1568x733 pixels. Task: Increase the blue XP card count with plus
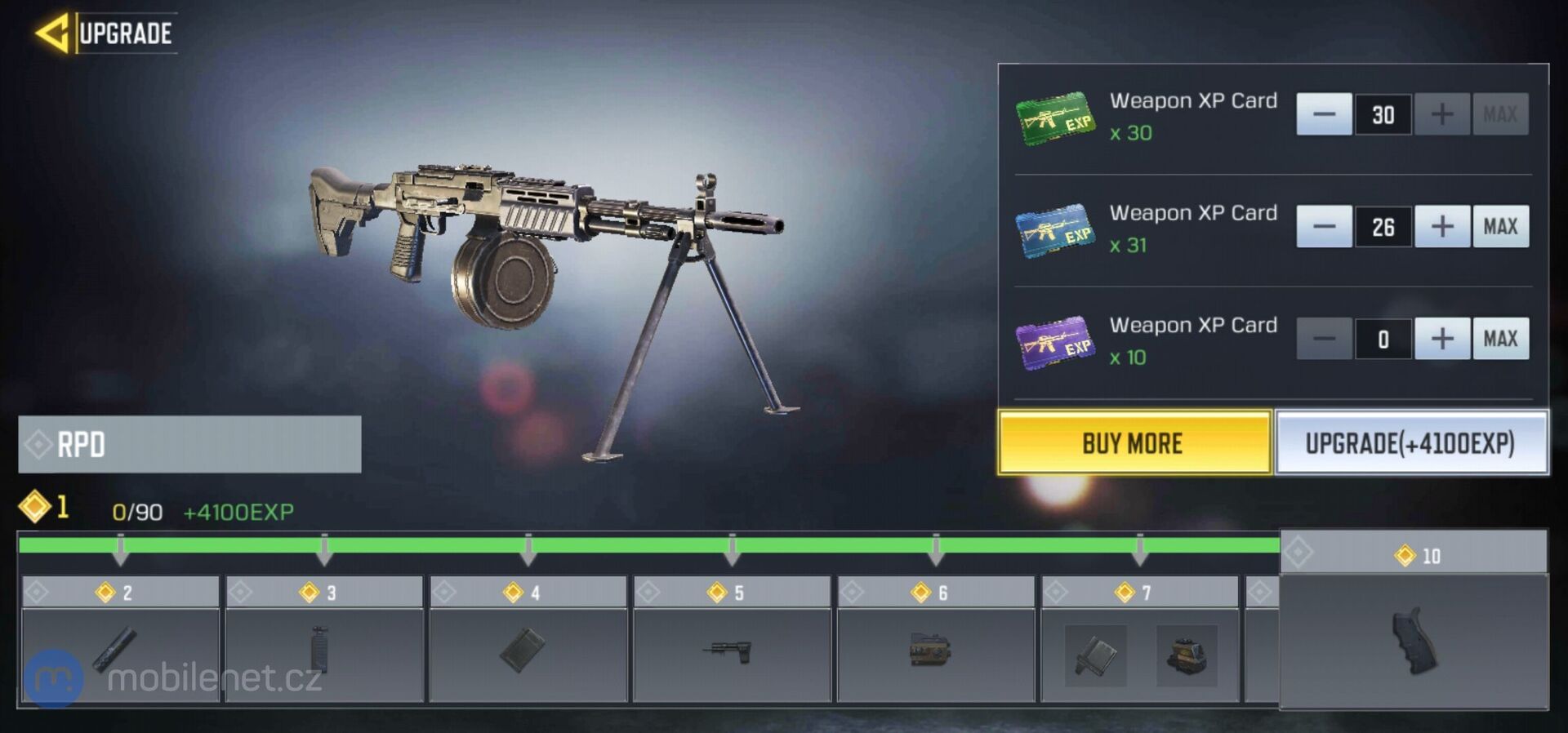click(1441, 227)
